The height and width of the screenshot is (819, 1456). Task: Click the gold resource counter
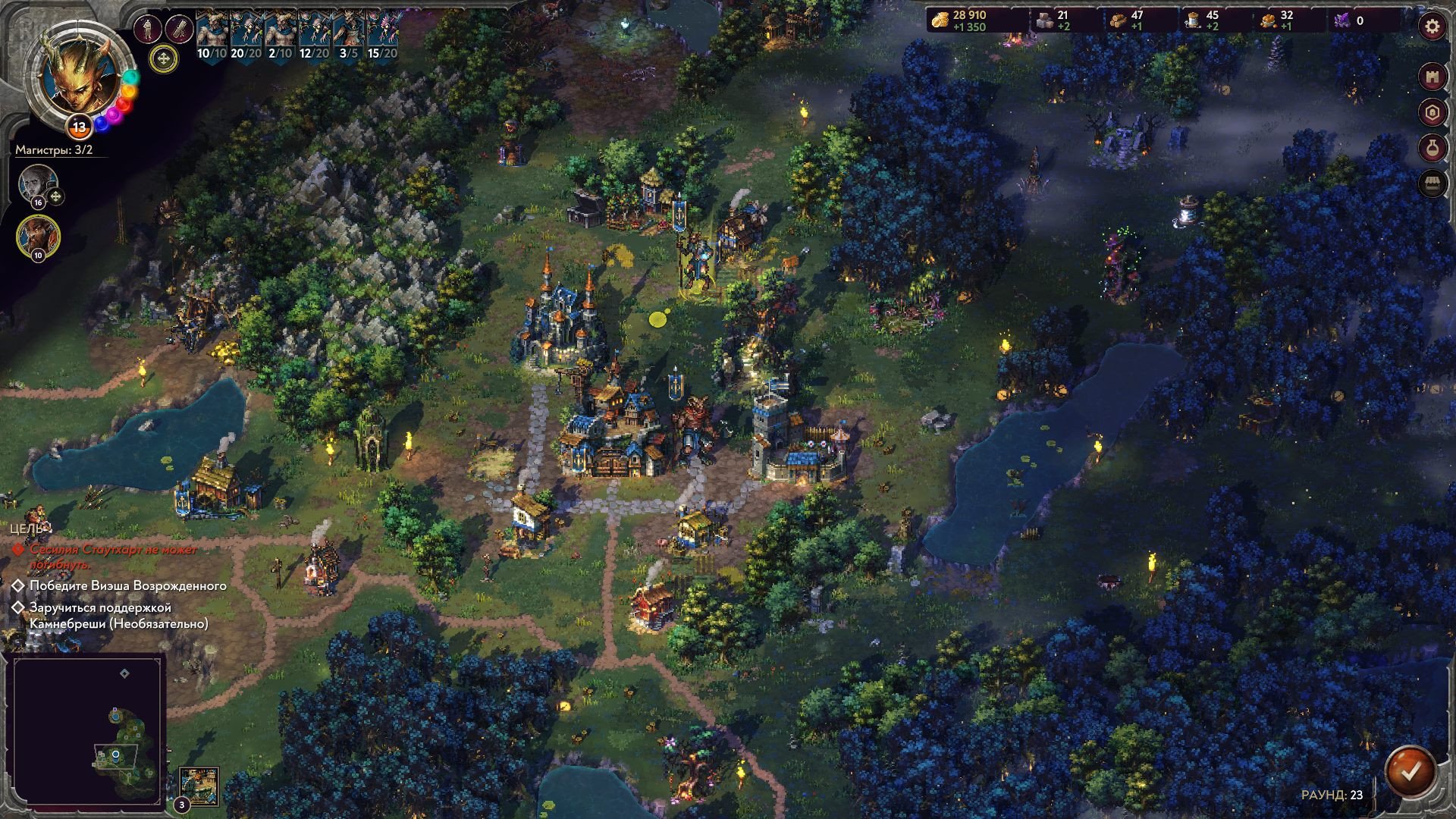click(x=969, y=20)
